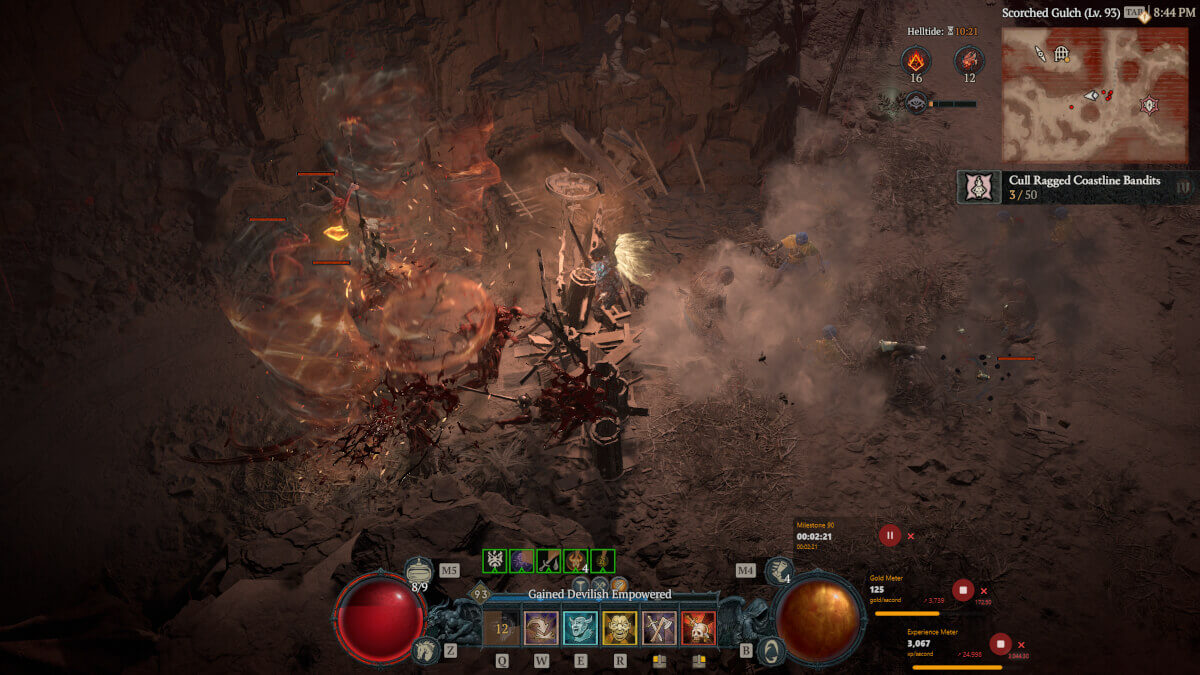Stop the Gold Meter tracker
This screenshot has height=675, width=1200.
963,590
